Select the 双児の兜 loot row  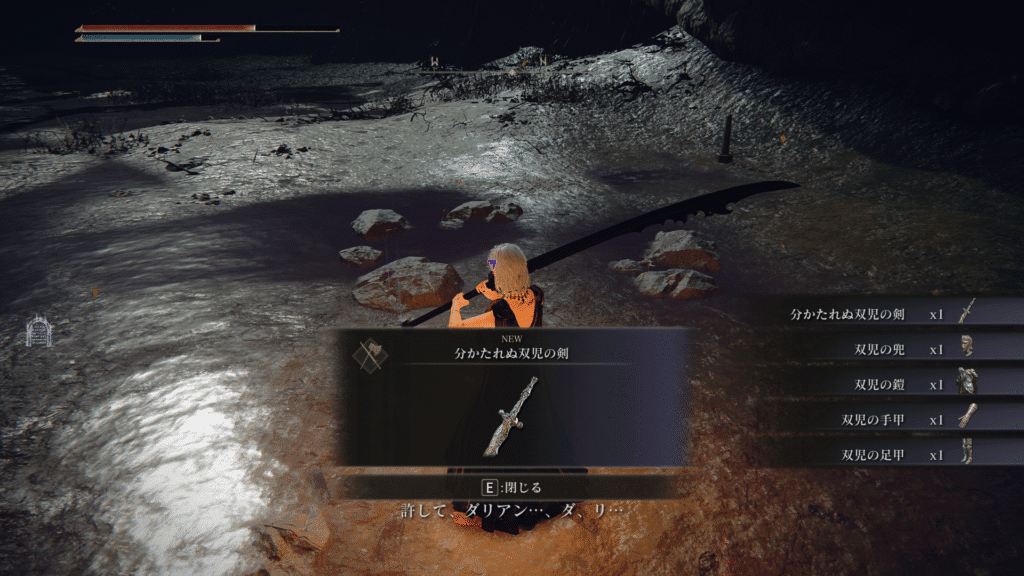point(880,349)
